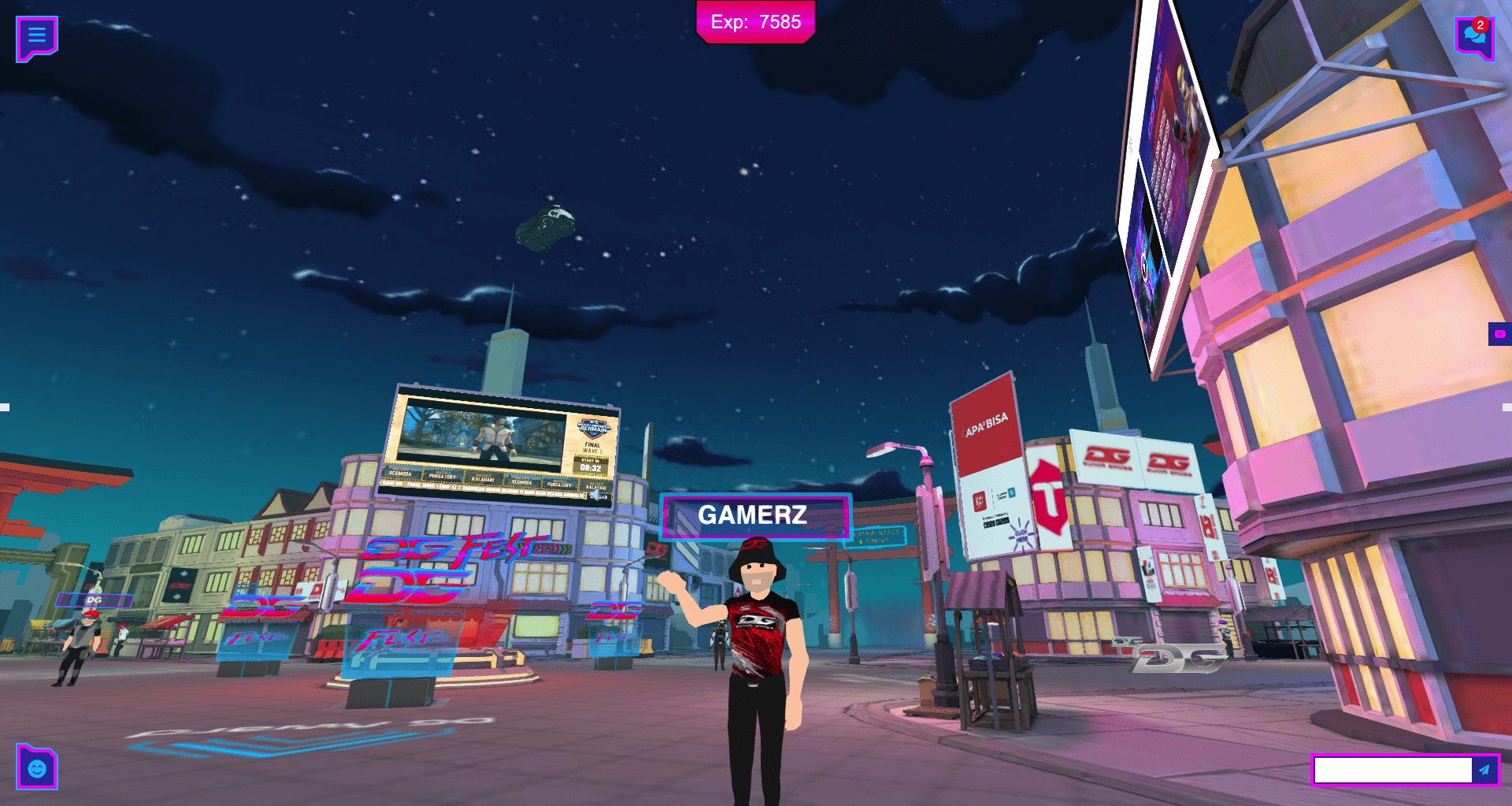Focus the chat message input box
This screenshot has width=1512, height=806.
(1392, 770)
